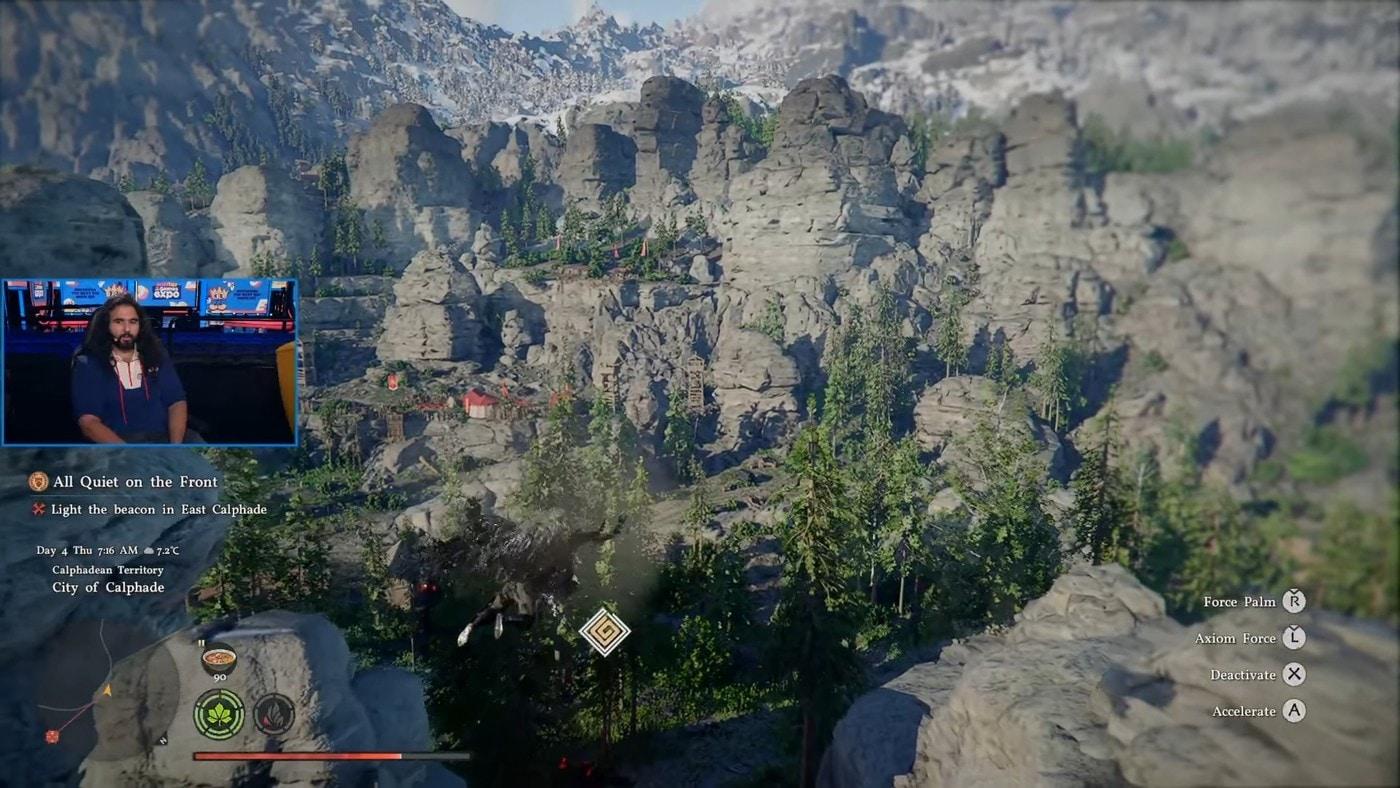Click the diamond spiral waypoint marker
Screen dimensions: 1400x788
(605, 632)
